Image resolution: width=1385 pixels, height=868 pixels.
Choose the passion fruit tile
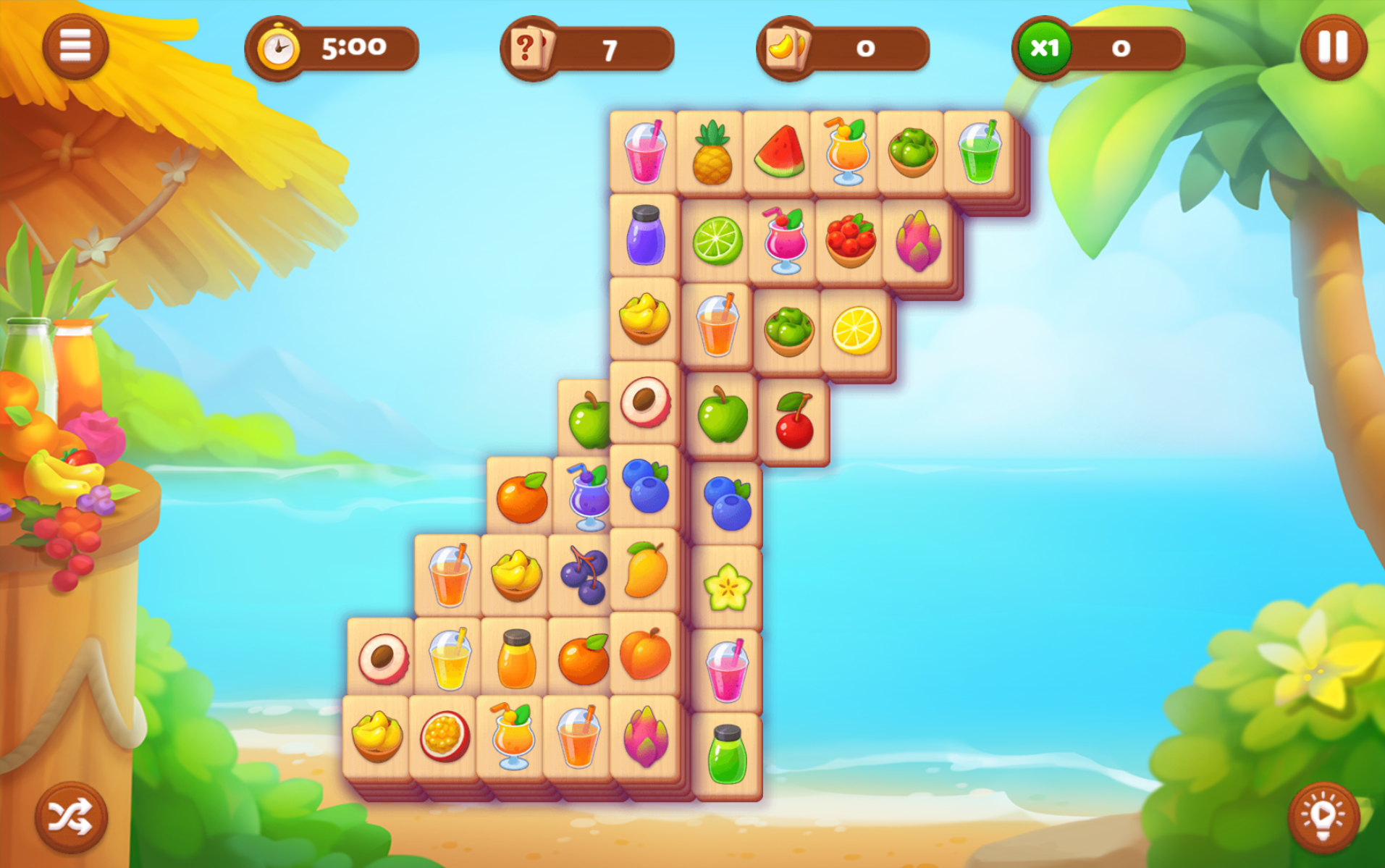(443, 737)
